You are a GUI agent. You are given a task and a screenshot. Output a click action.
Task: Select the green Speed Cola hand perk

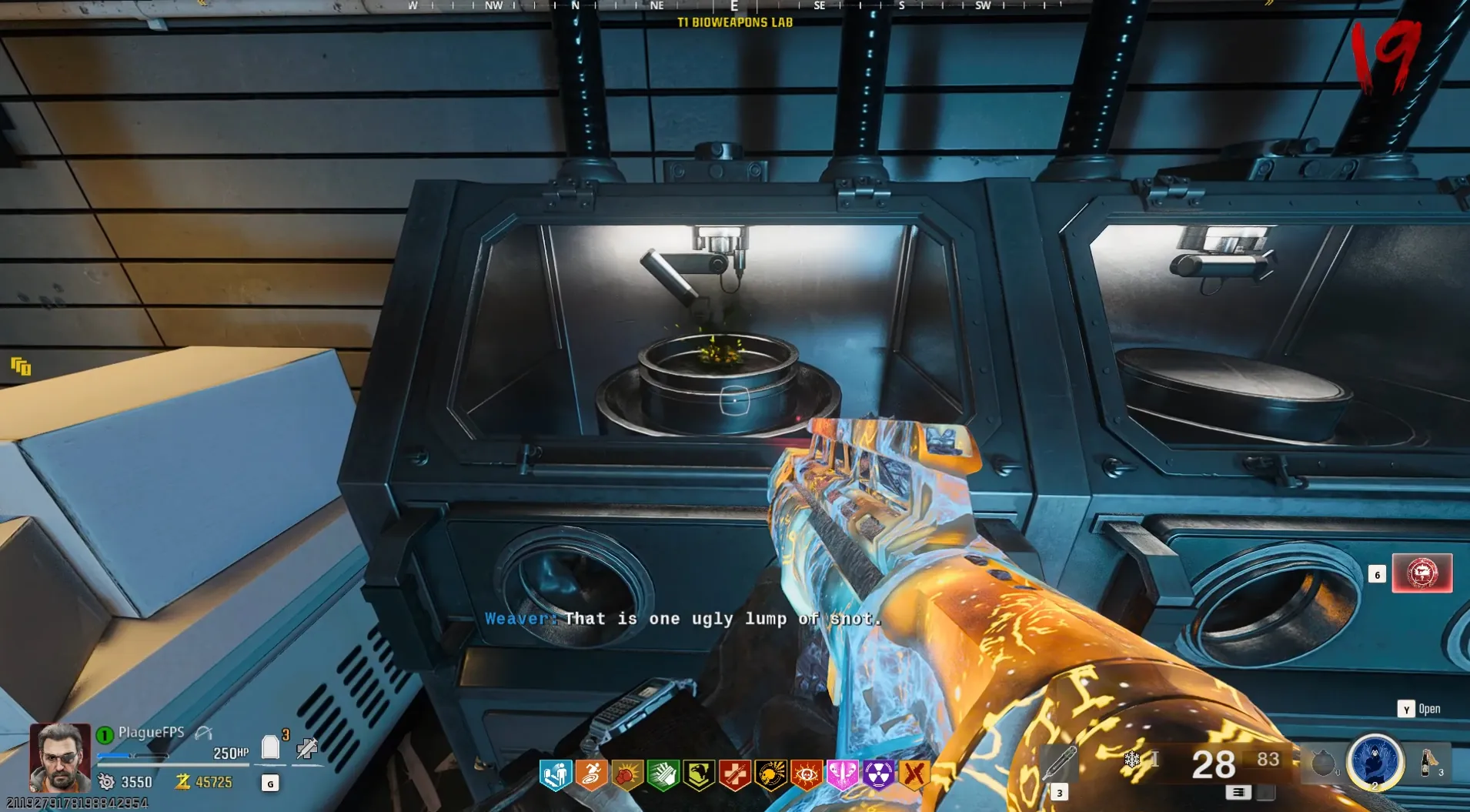663,774
